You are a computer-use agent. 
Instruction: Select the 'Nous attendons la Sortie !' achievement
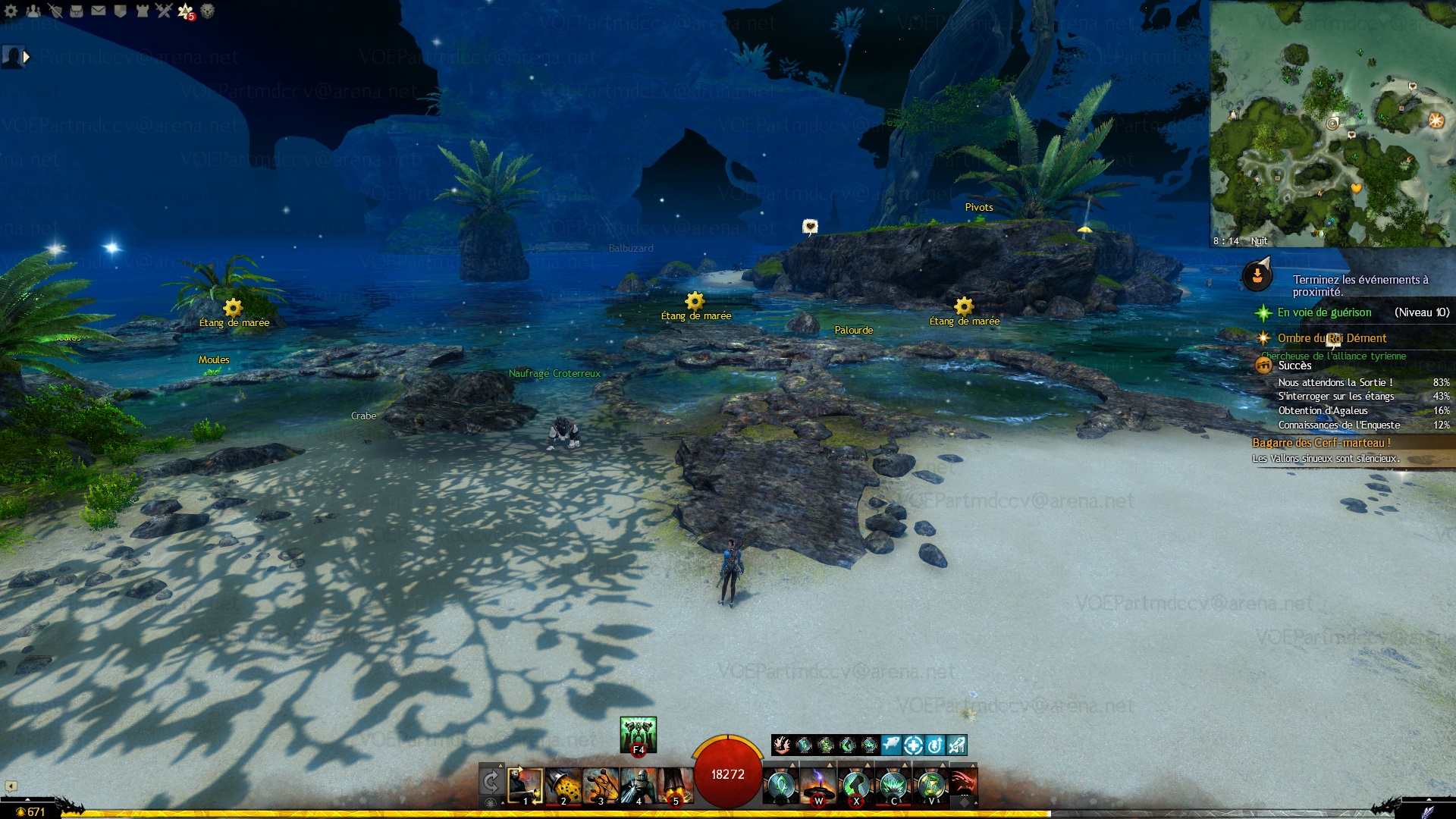click(x=1335, y=383)
